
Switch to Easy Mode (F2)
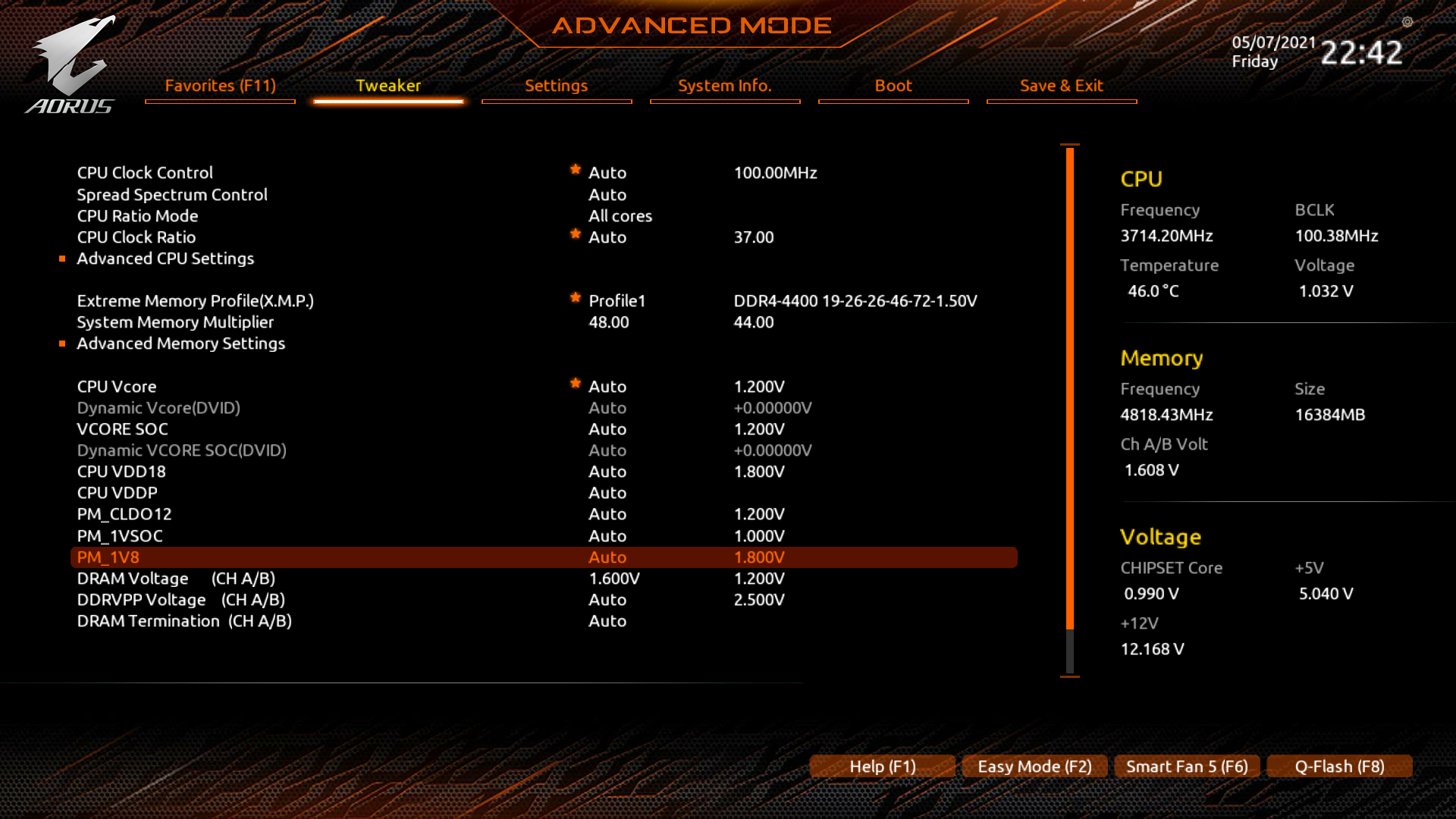click(x=1034, y=767)
